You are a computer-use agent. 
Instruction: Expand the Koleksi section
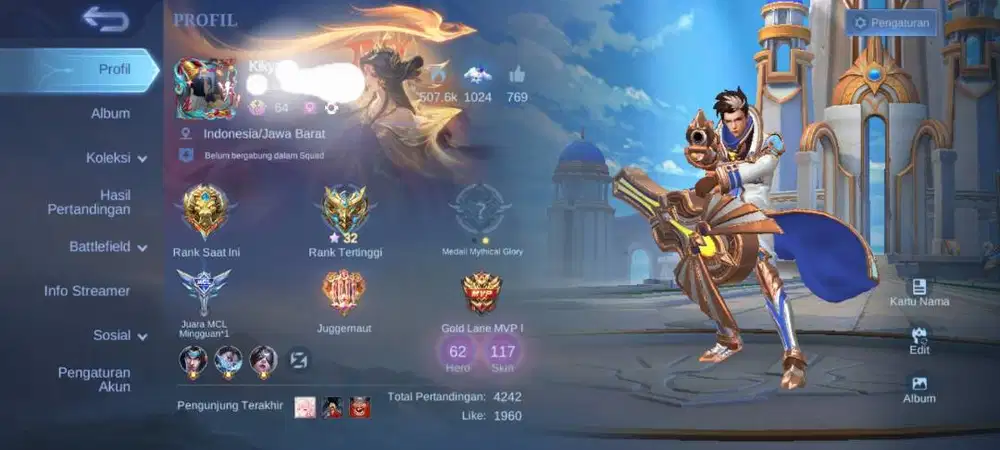(x=116, y=157)
